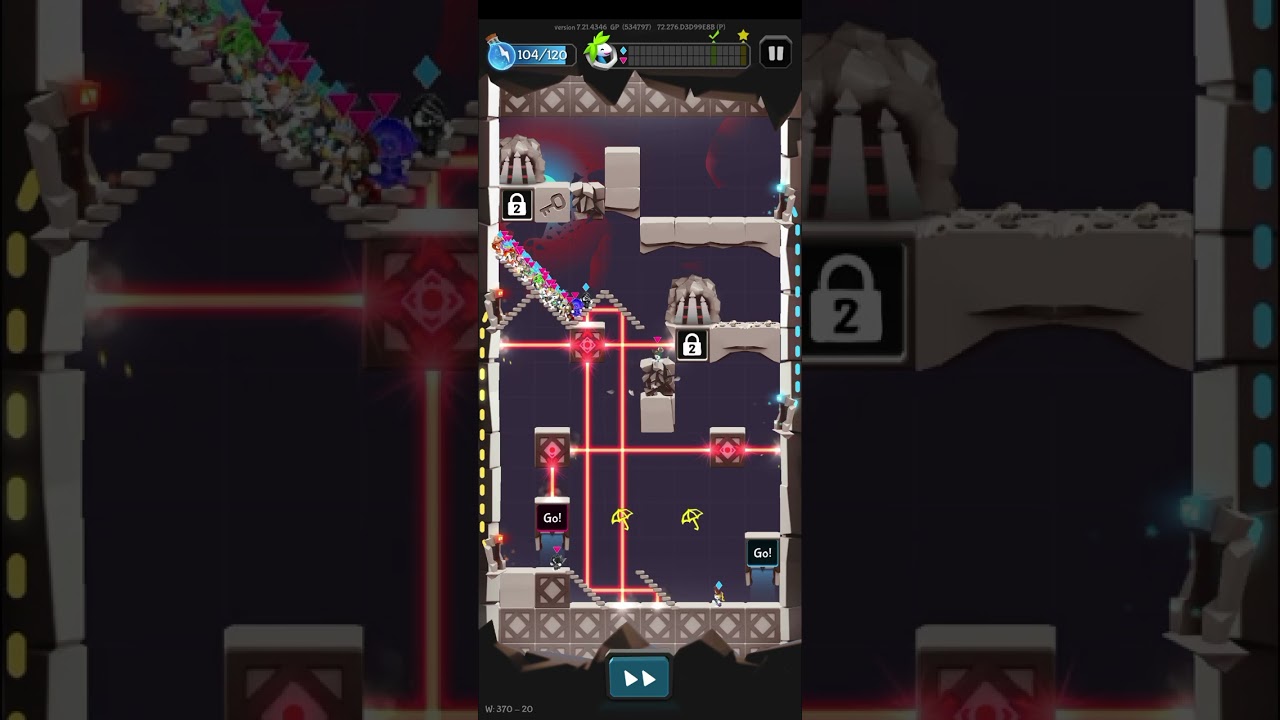The width and height of the screenshot is (1280, 720).
Task: Tap the pink Go! exit portal
Action: click(x=551, y=519)
